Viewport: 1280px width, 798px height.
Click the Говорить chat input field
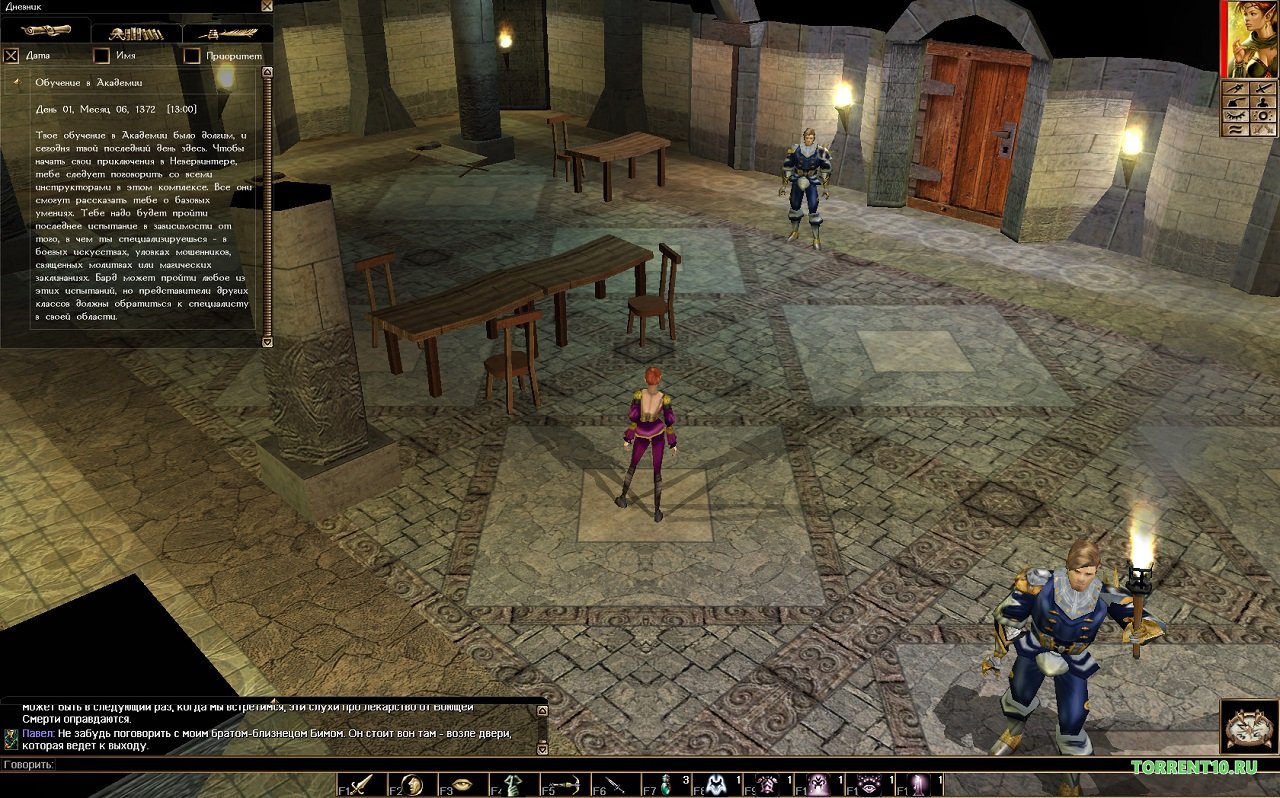[x=300, y=765]
